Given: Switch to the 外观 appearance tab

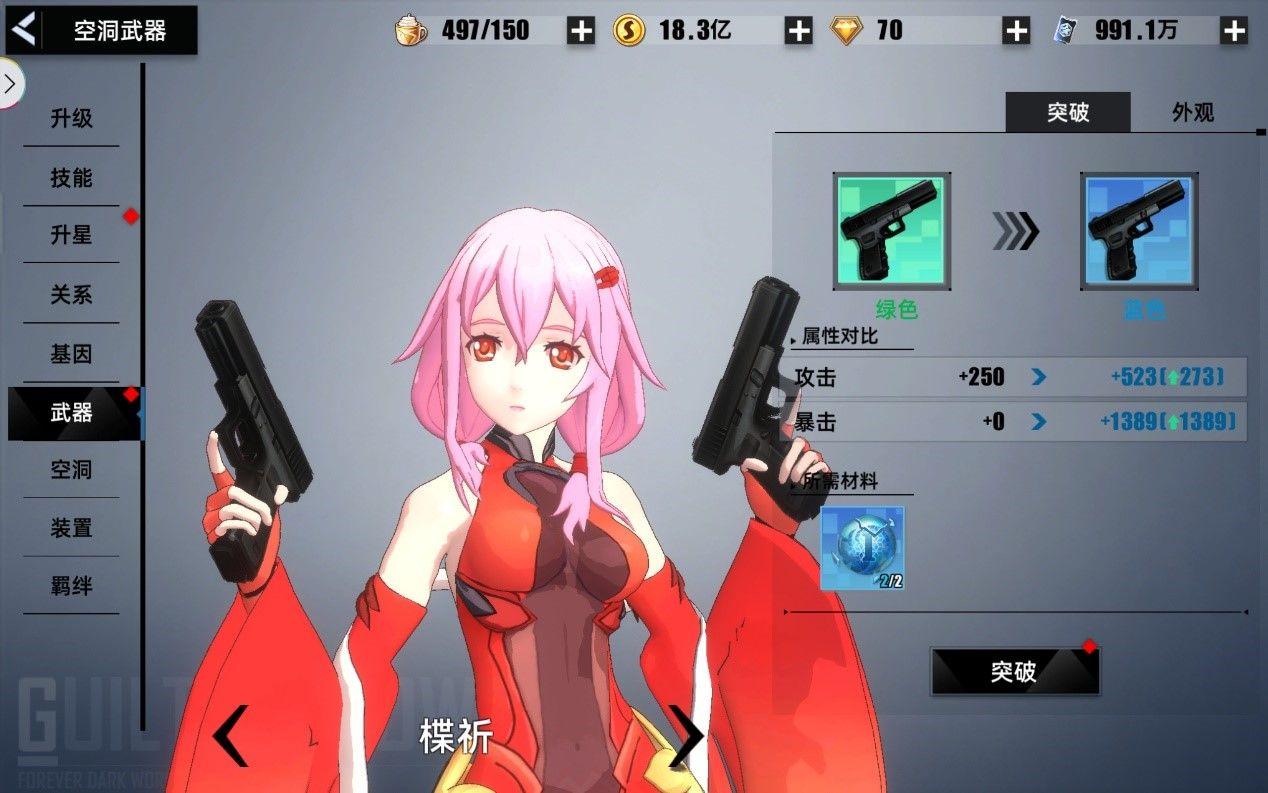Looking at the screenshot, I should coord(1193,112).
